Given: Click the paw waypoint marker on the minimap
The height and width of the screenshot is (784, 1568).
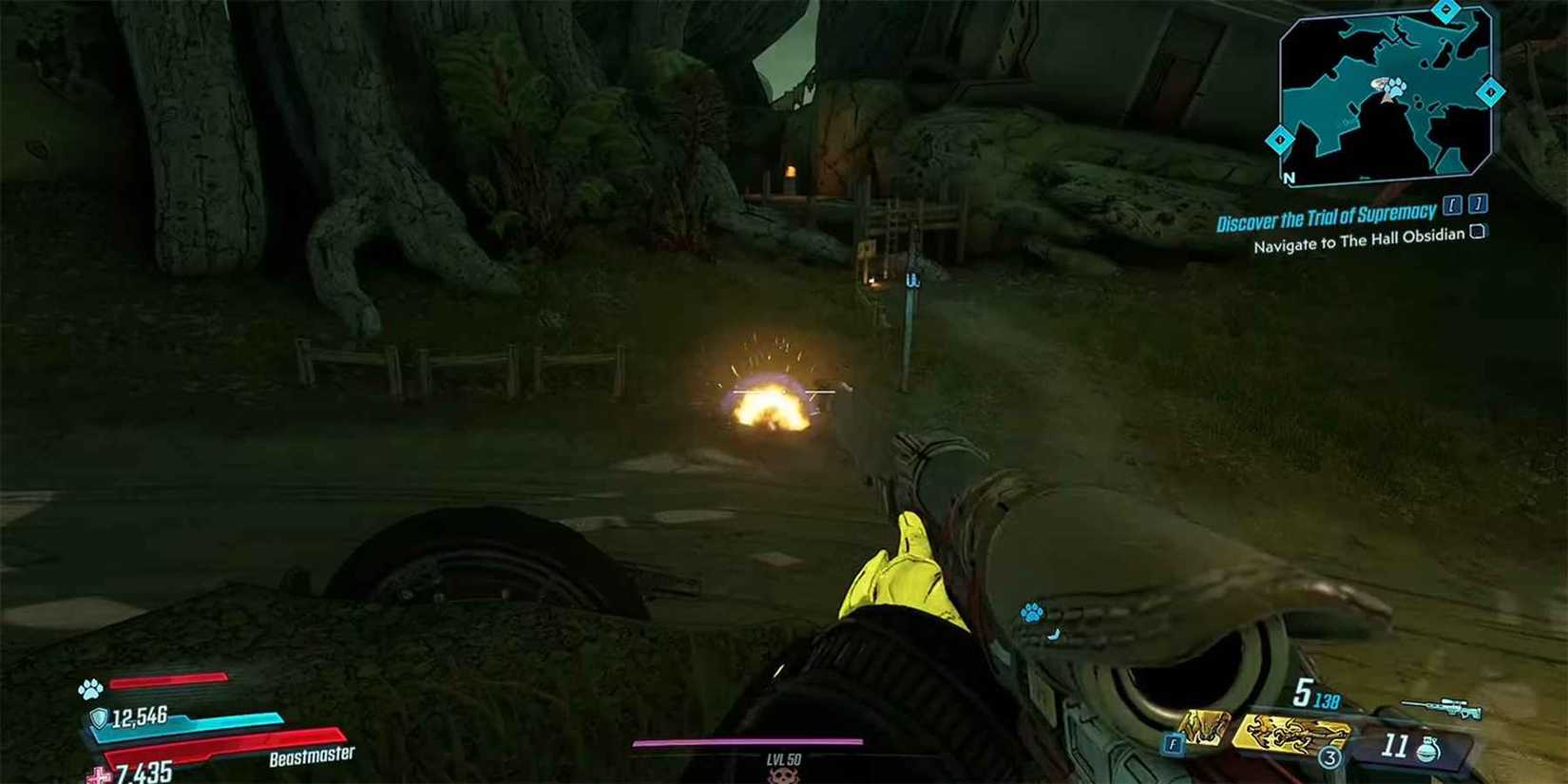Looking at the screenshot, I should pyautogui.click(x=1396, y=88).
